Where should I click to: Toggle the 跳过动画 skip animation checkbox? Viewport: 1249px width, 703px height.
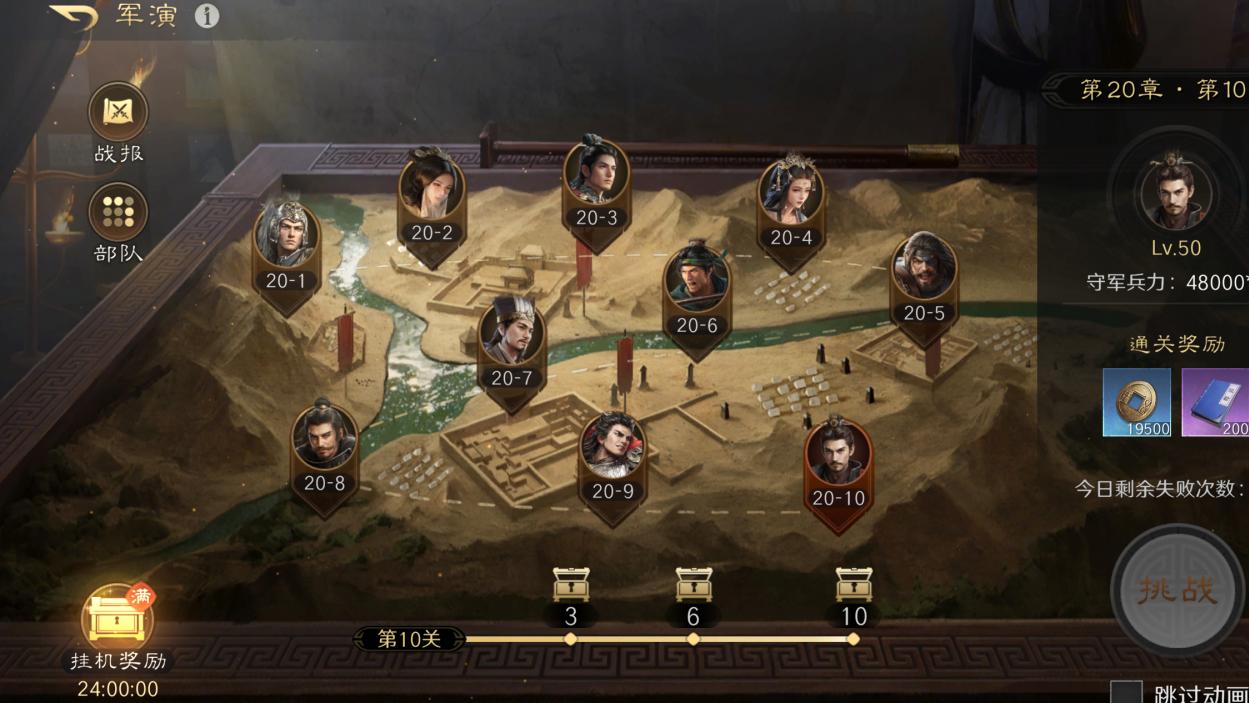pyautogui.click(x=1127, y=692)
